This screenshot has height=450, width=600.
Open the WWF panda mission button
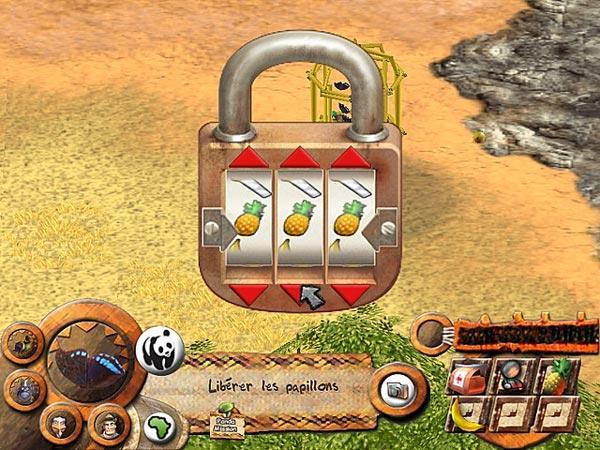[x=160, y=351]
